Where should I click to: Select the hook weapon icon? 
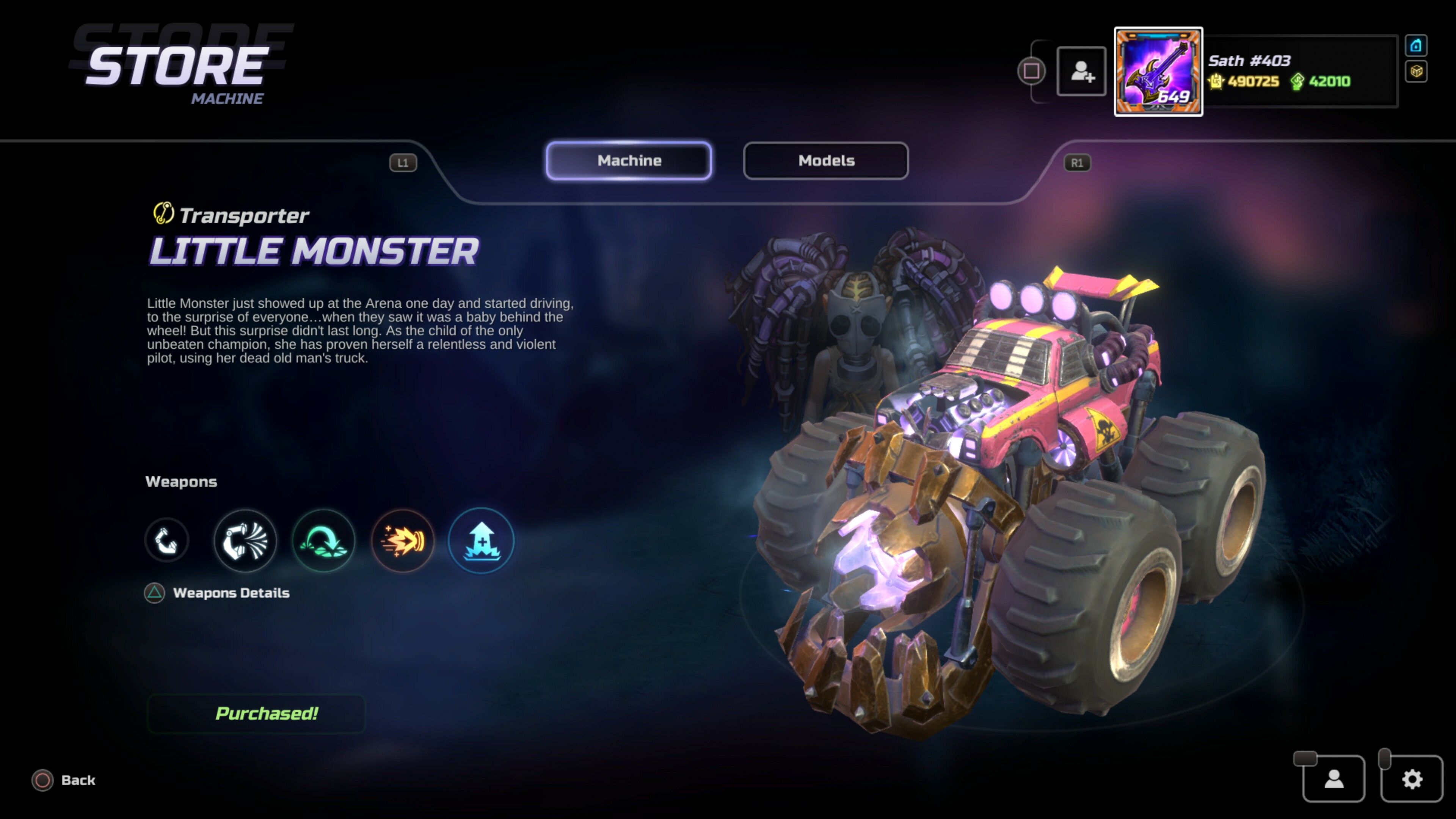pos(166,540)
